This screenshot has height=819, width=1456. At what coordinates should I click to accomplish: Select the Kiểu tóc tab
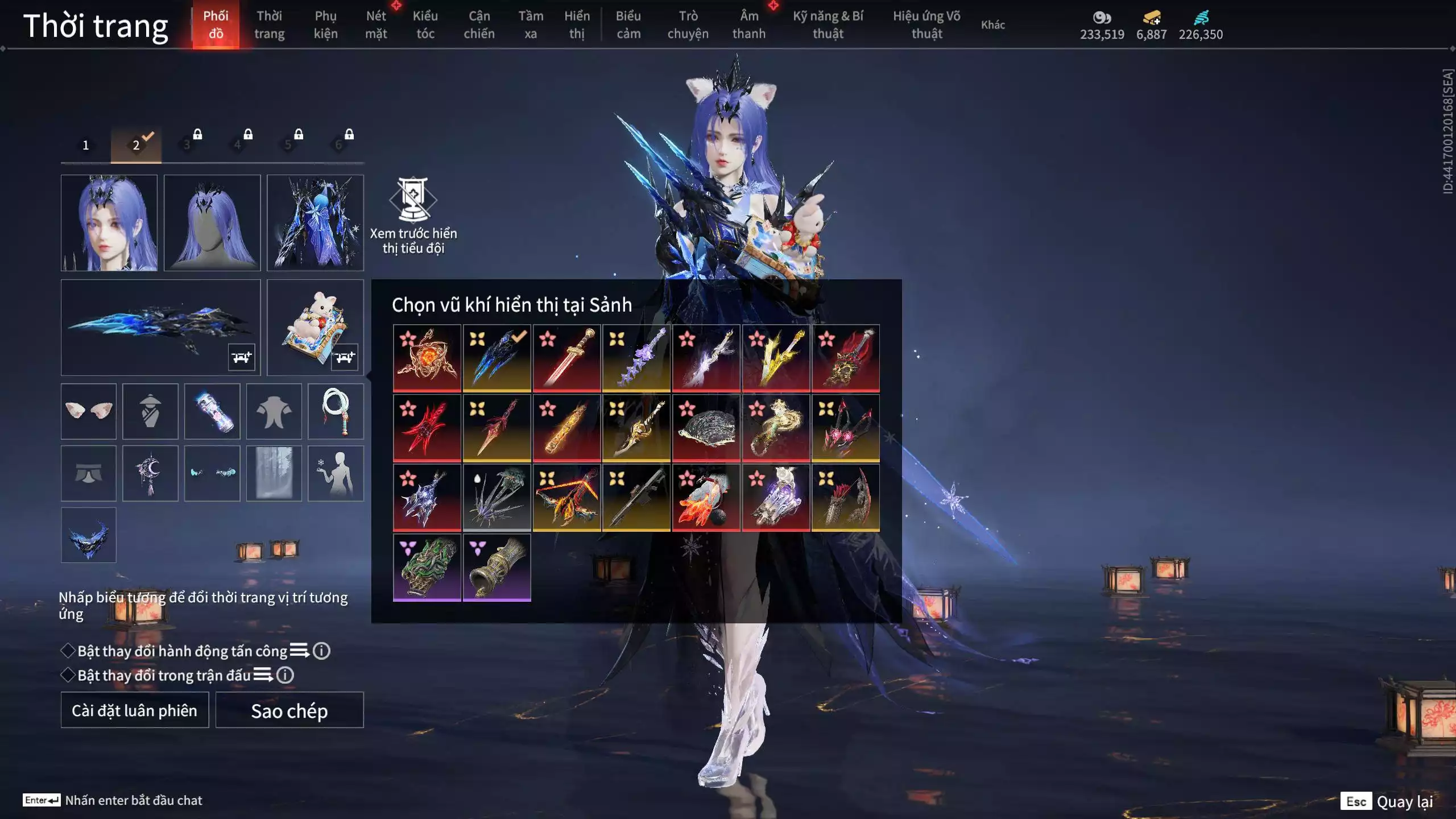[425, 24]
